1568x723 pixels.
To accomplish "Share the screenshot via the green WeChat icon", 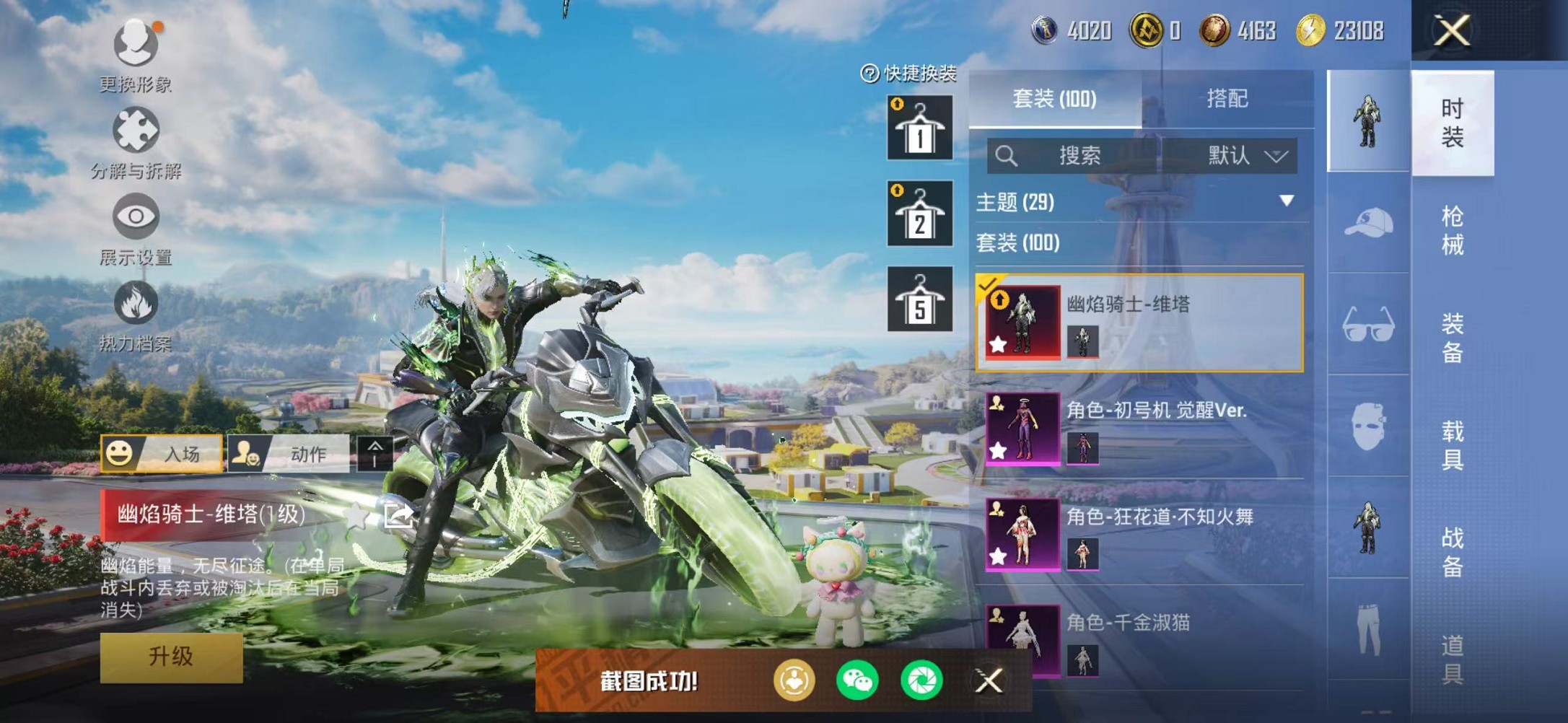I will [857, 680].
